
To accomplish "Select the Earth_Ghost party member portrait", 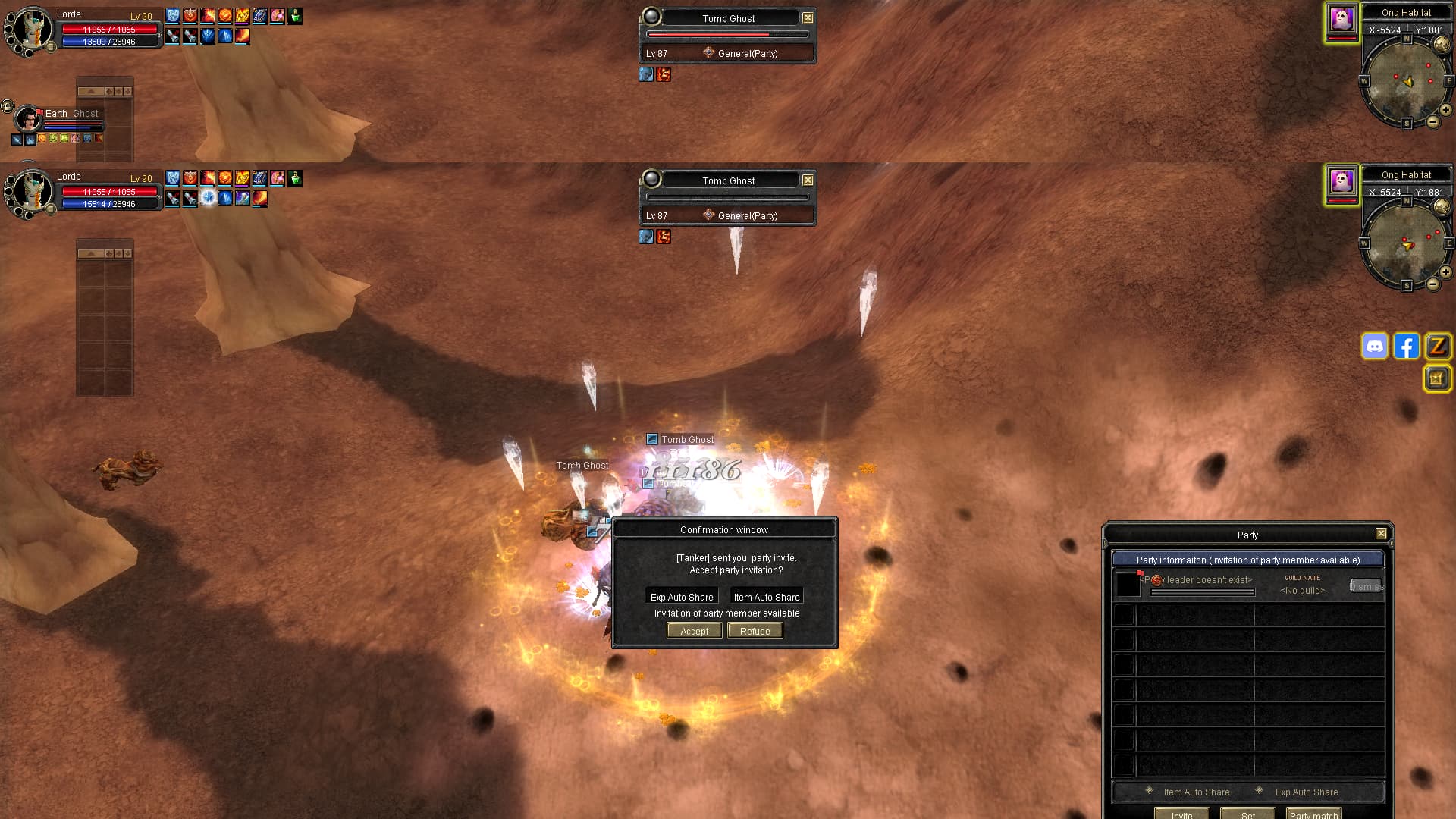I will [x=28, y=120].
